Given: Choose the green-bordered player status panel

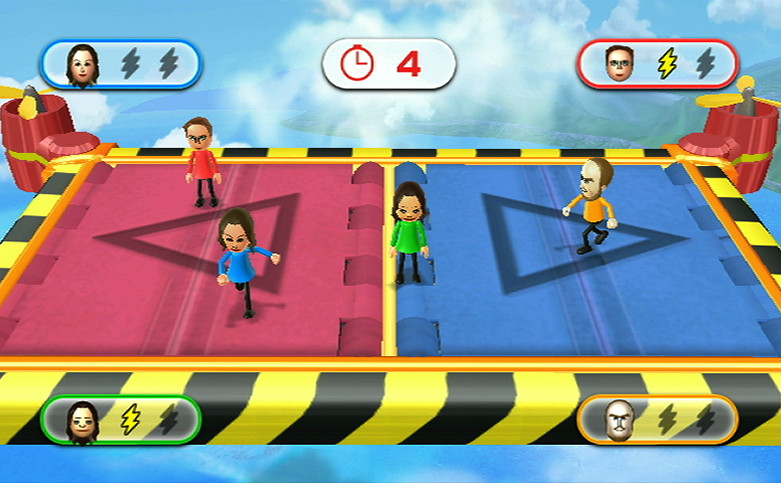Looking at the screenshot, I should pyautogui.click(x=121, y=419).
